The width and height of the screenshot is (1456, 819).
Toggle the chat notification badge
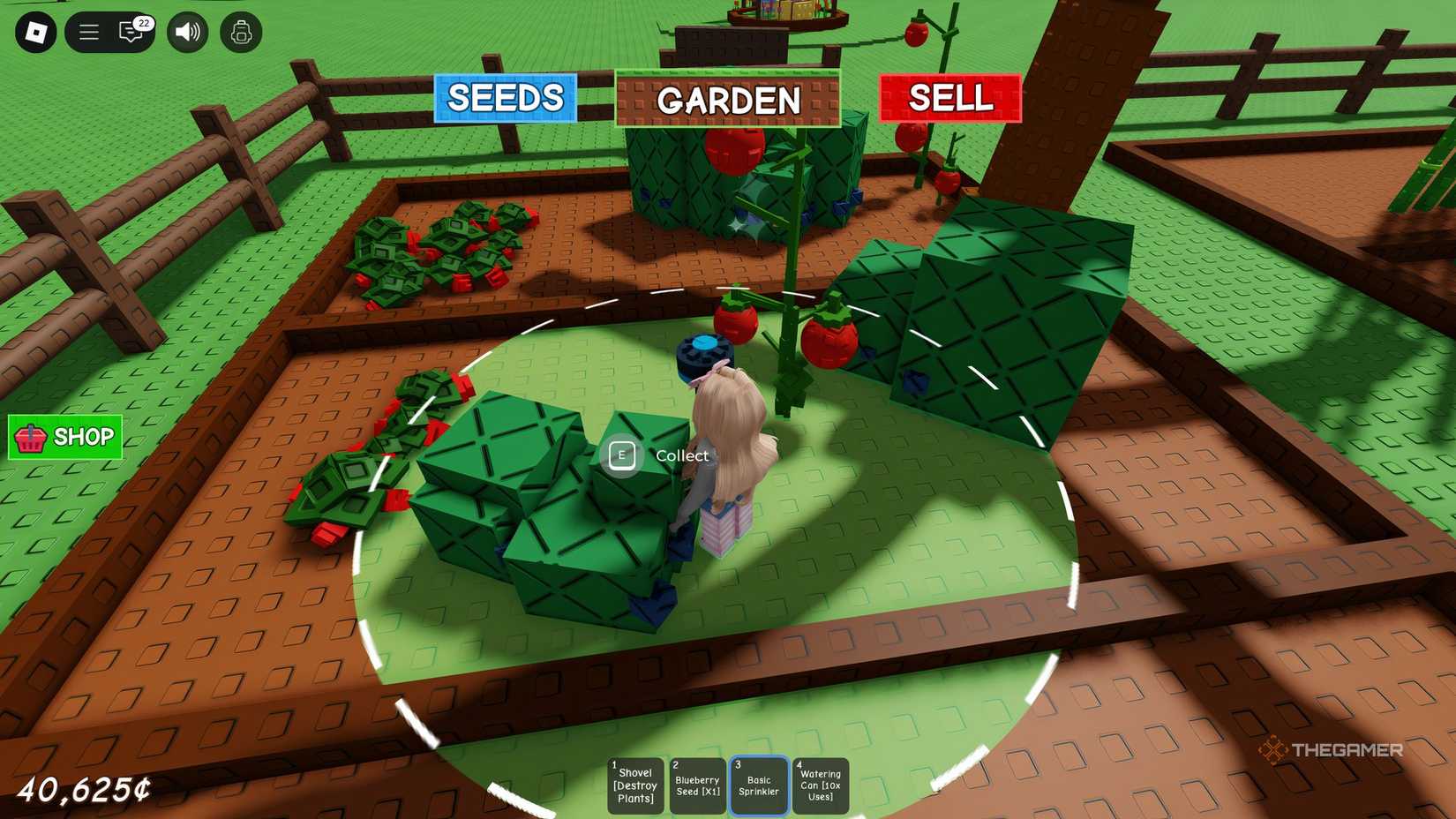pyautogui.click(x=143, y=22)
